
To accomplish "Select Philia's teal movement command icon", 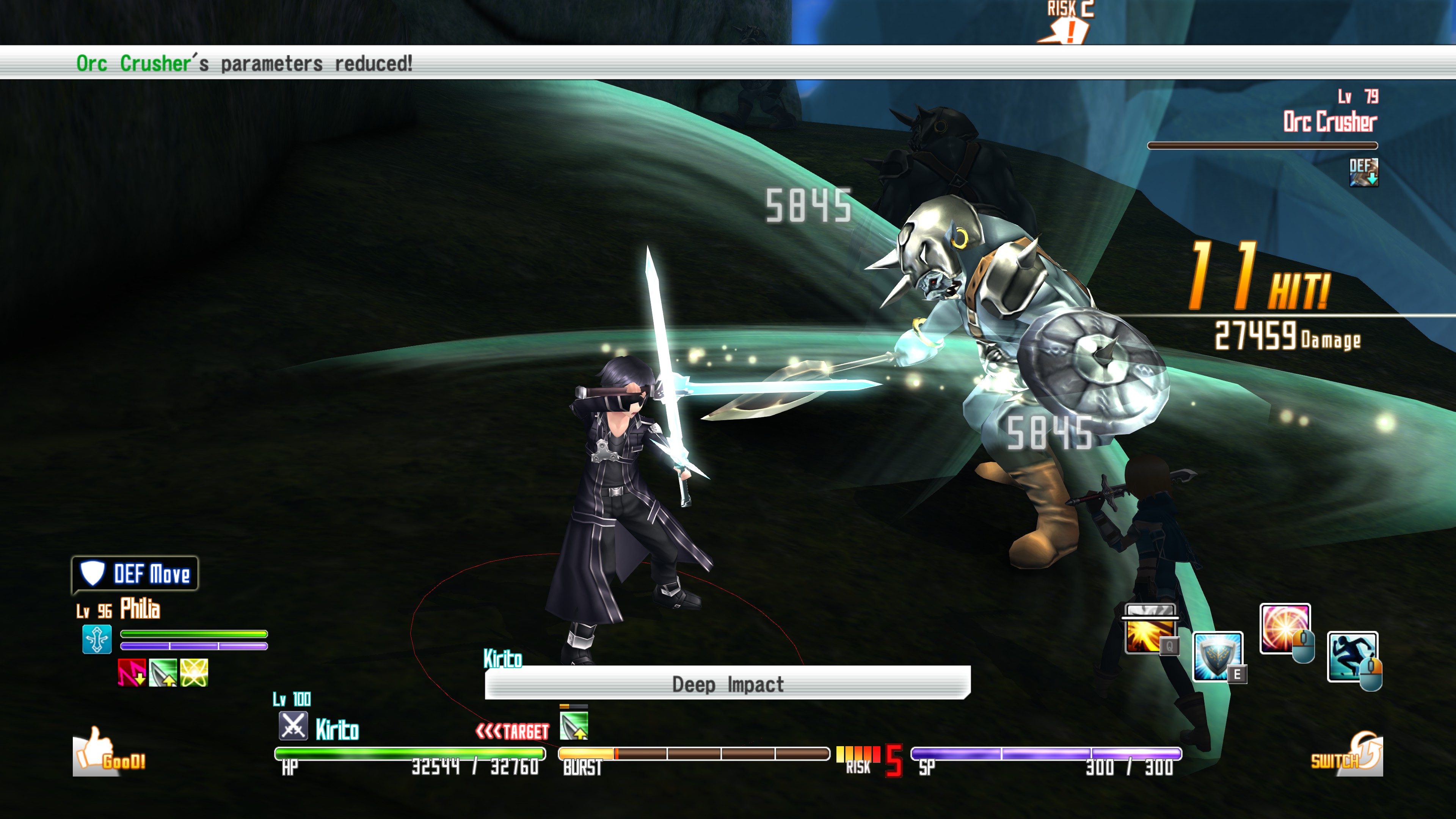I will pos(97,639).
